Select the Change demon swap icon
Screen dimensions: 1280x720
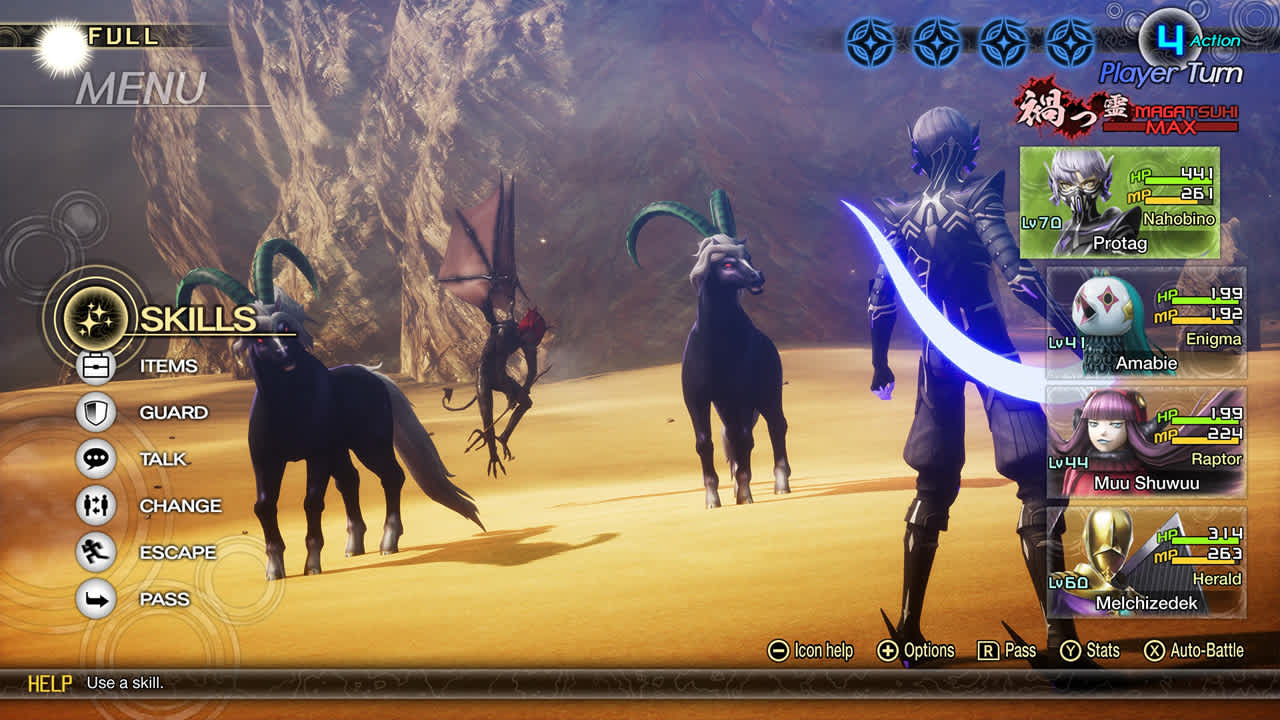[x=95, y=505]
